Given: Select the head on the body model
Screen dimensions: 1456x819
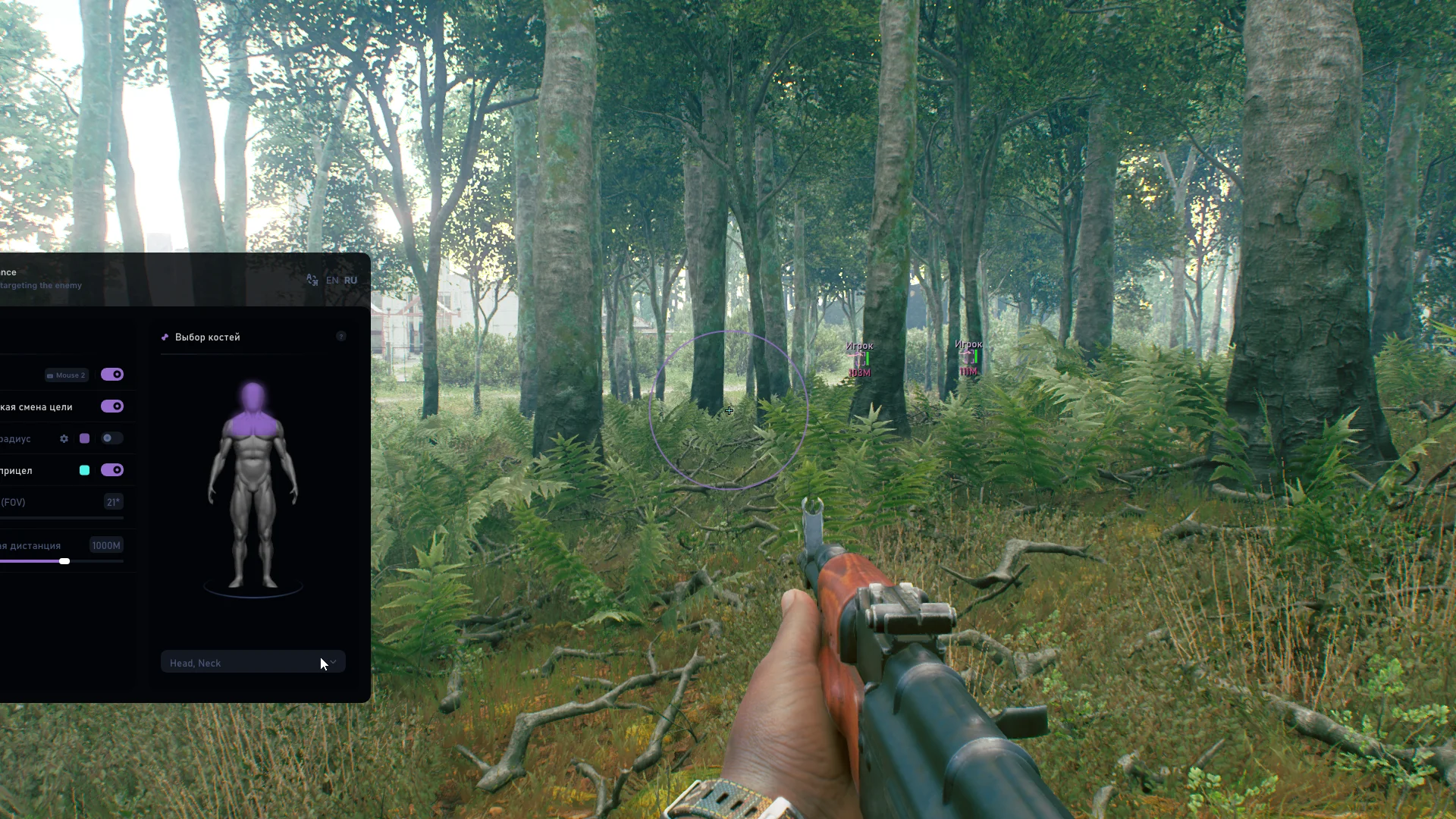Looking at the screenshot, I should coord(253,396).
